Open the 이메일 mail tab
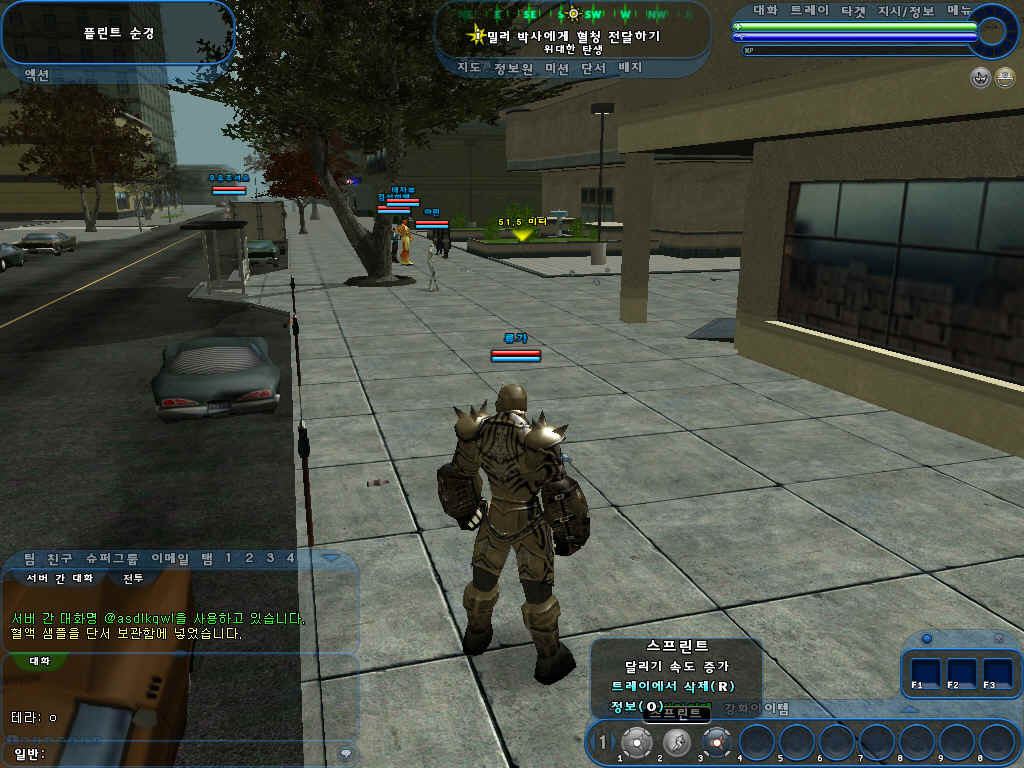The width and height of the screenshot is (1024, 768). [x=170, y=557]
